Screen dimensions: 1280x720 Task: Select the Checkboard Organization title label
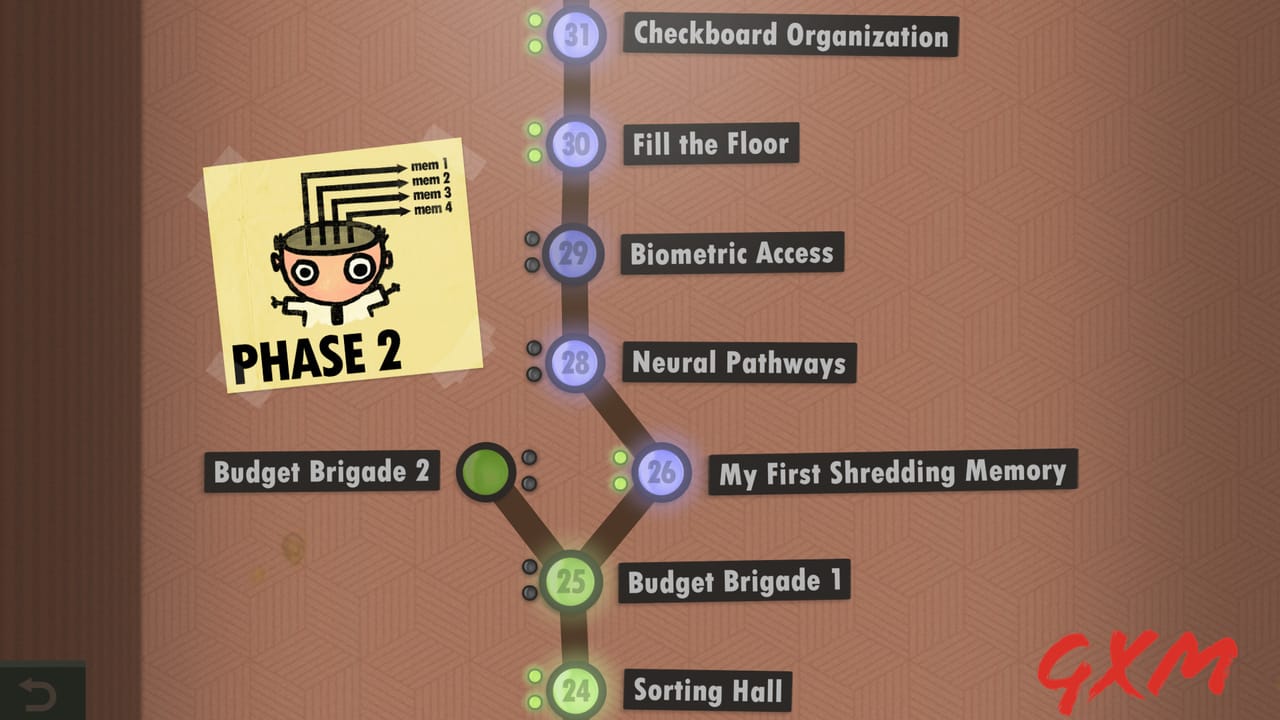coord(789,36)
